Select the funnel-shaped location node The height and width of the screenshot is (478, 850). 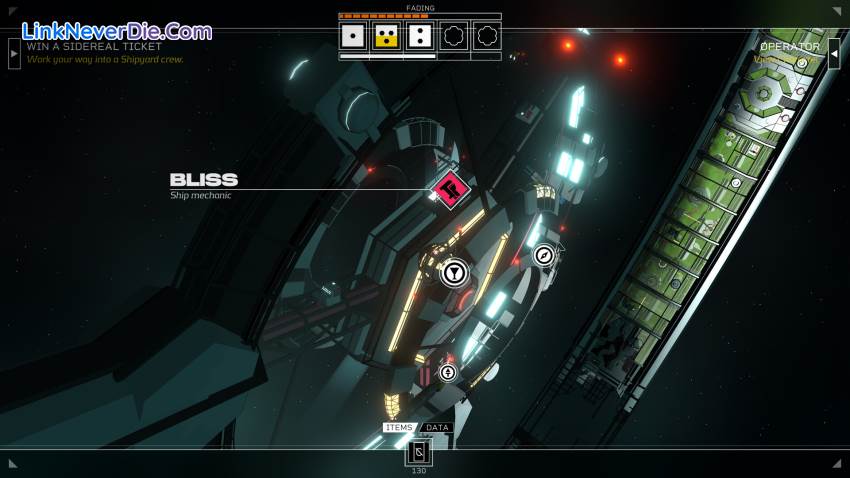(x=454, y=272)
